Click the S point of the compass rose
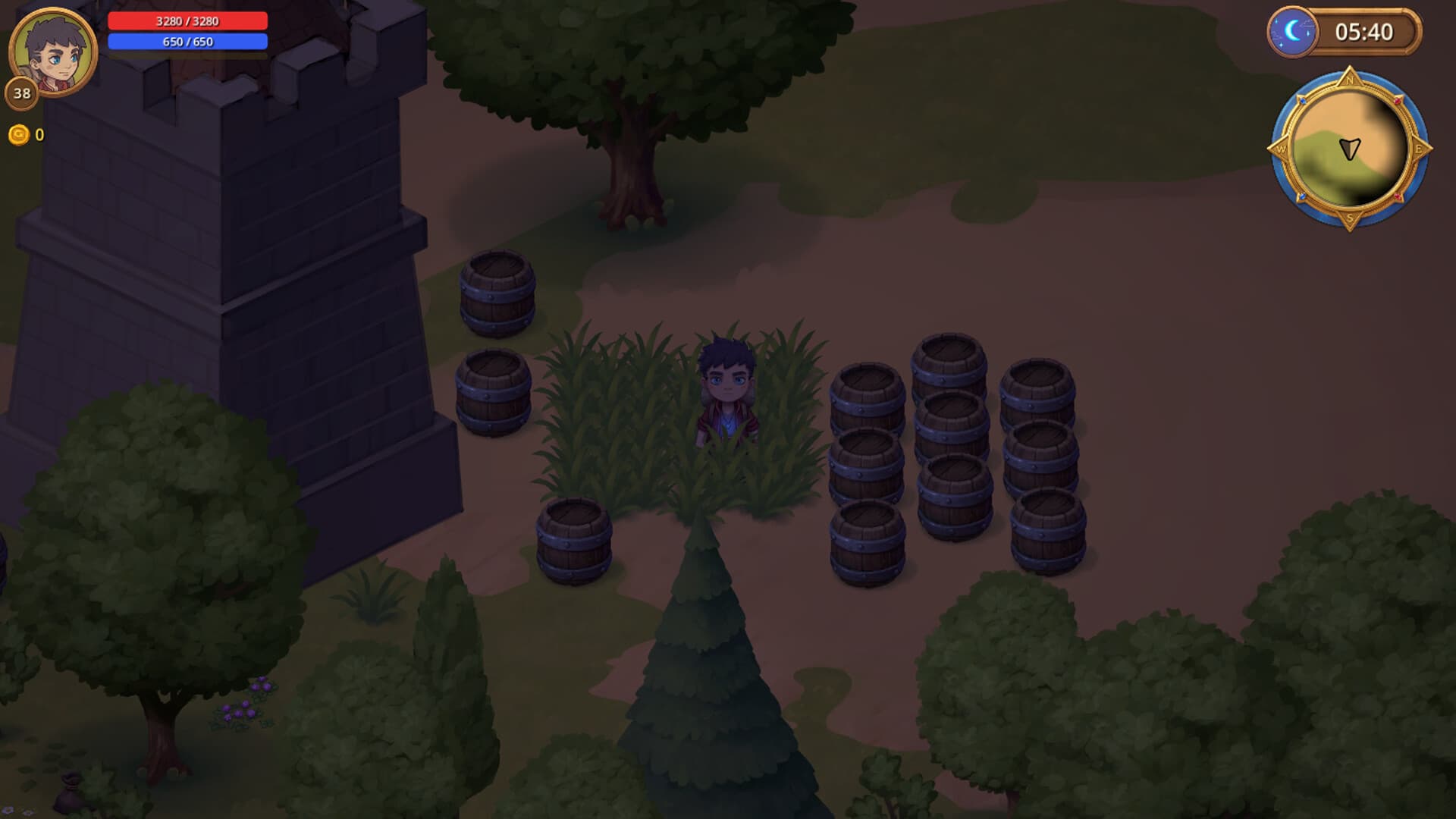The height and width of the screenshot is (819, 1456). (1350, 218)
